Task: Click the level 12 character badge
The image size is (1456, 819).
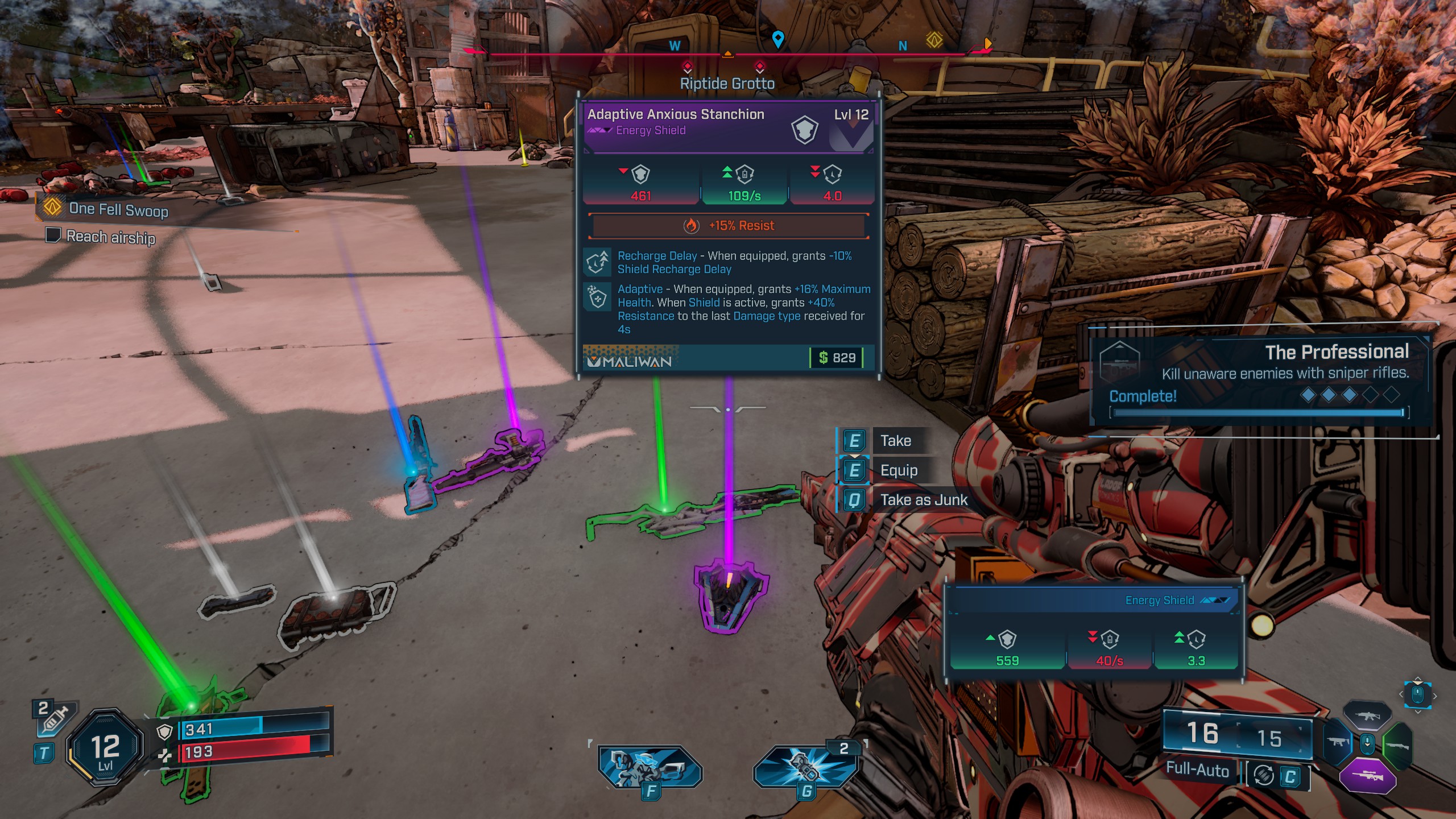Action: click(x=105, y=748)
